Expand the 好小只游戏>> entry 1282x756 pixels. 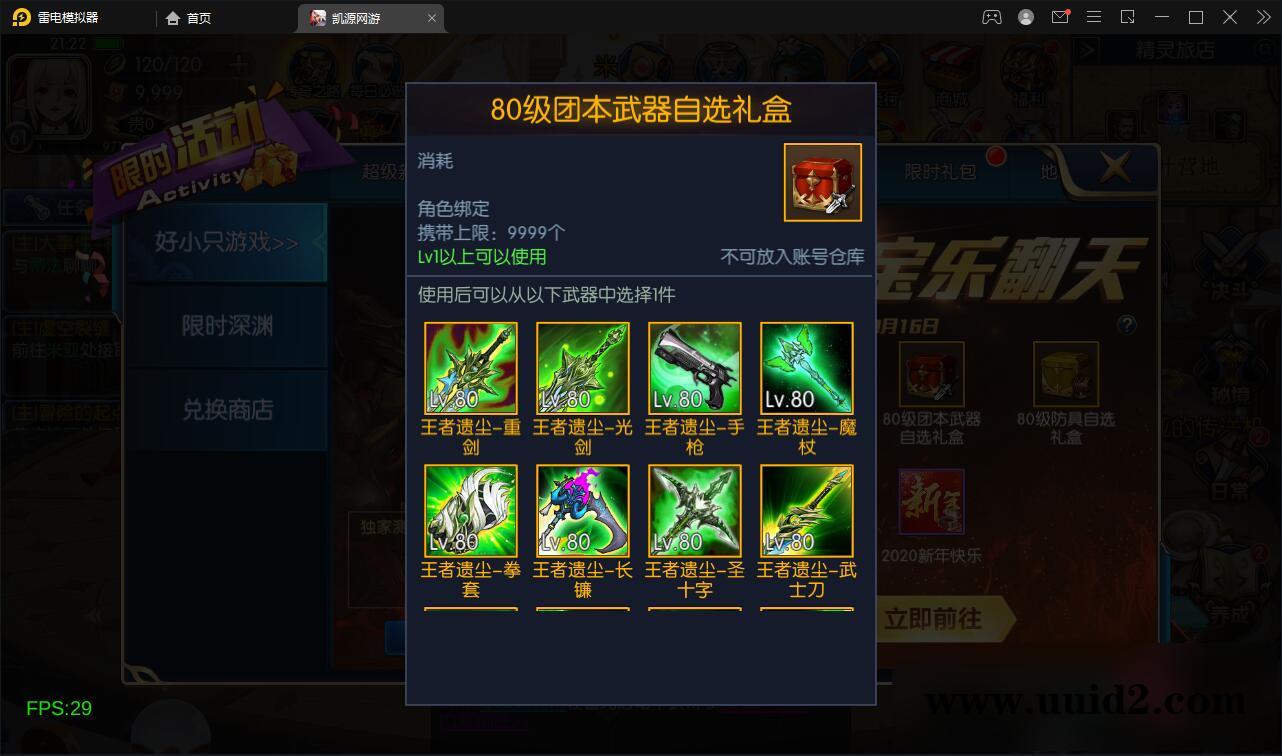tap(225, 243)
